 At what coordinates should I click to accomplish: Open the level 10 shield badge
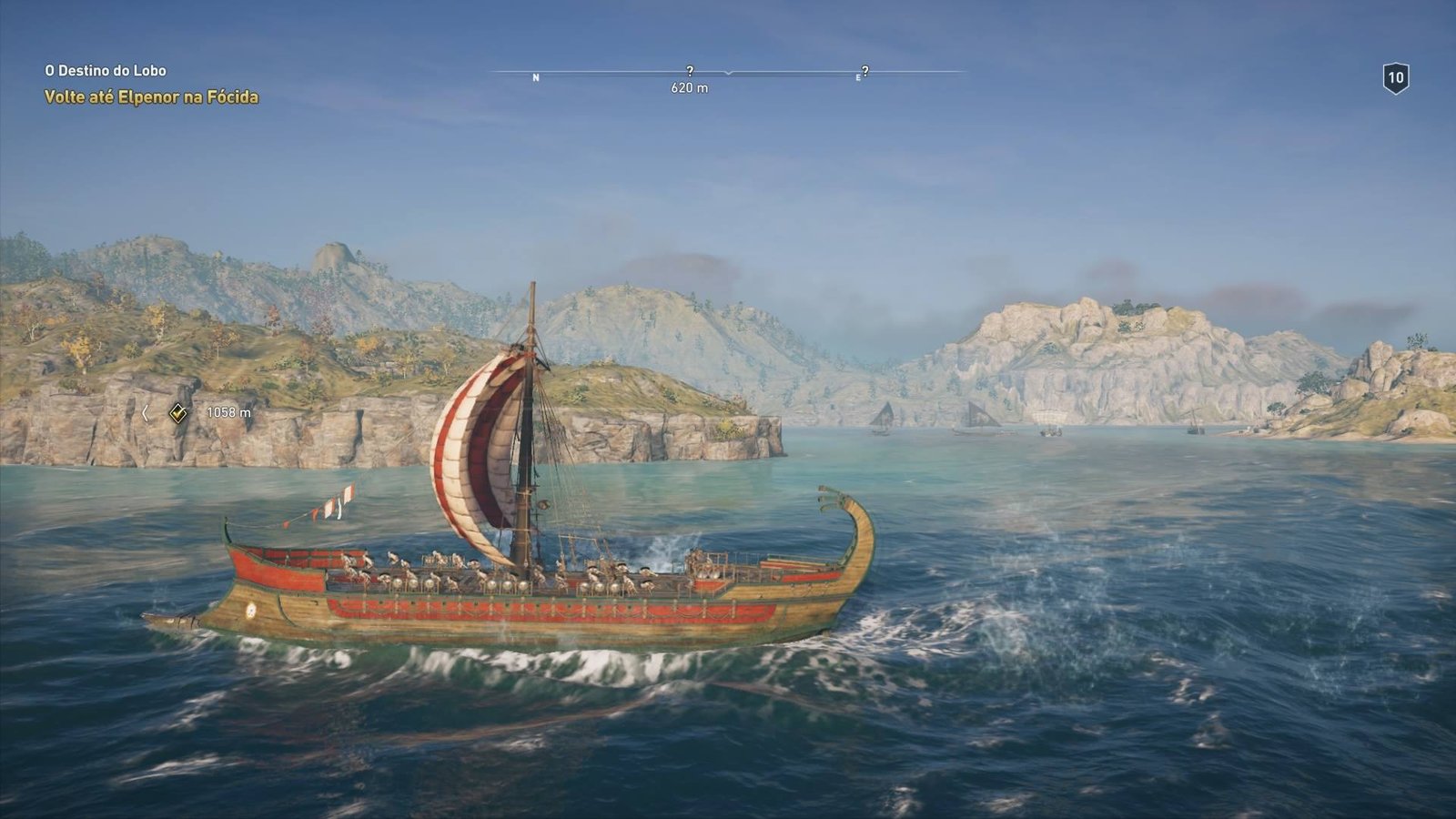pyautogui.click(x=1395, y=78)
